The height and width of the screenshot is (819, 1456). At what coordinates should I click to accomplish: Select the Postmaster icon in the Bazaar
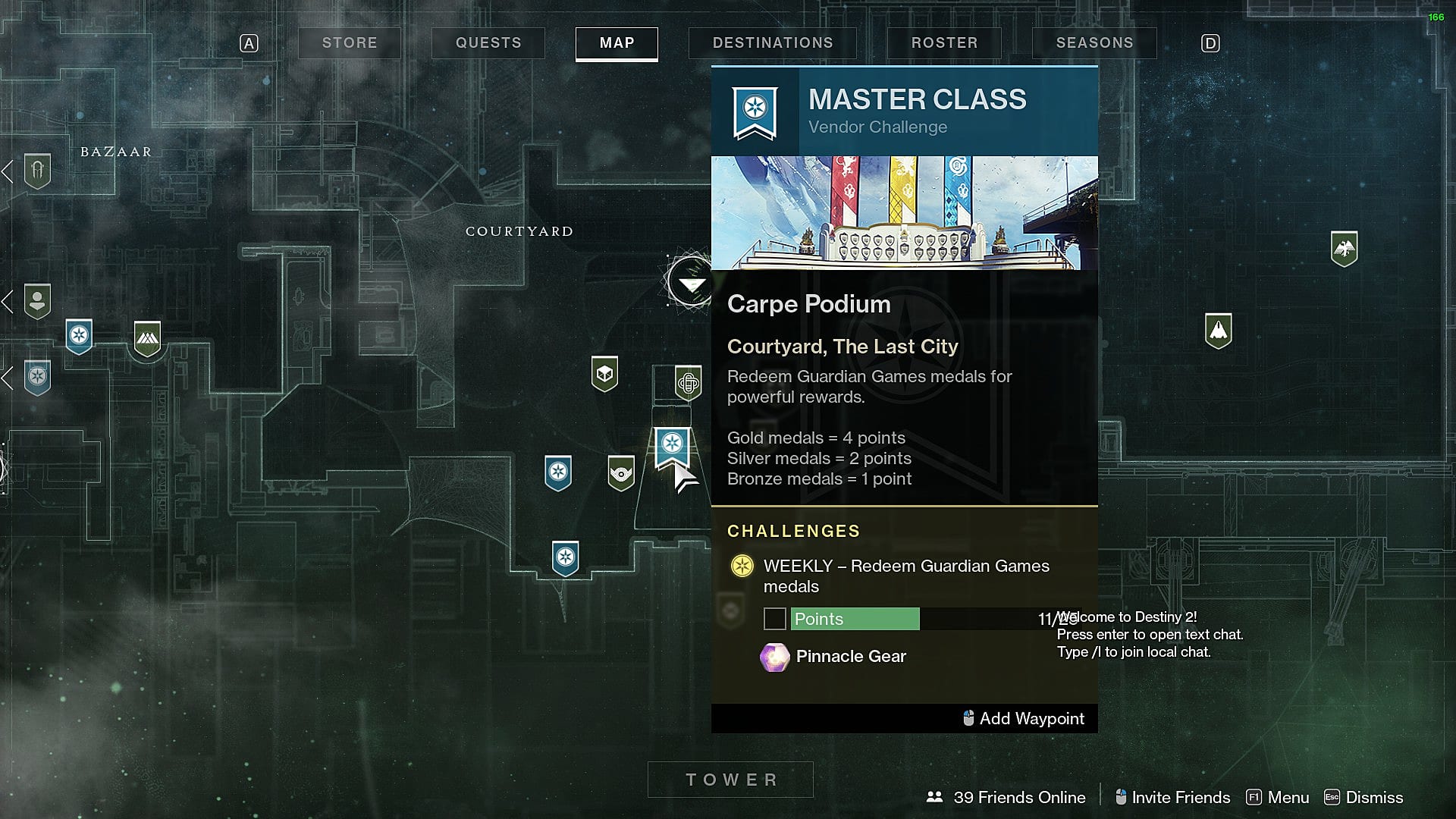pos(36,171)
